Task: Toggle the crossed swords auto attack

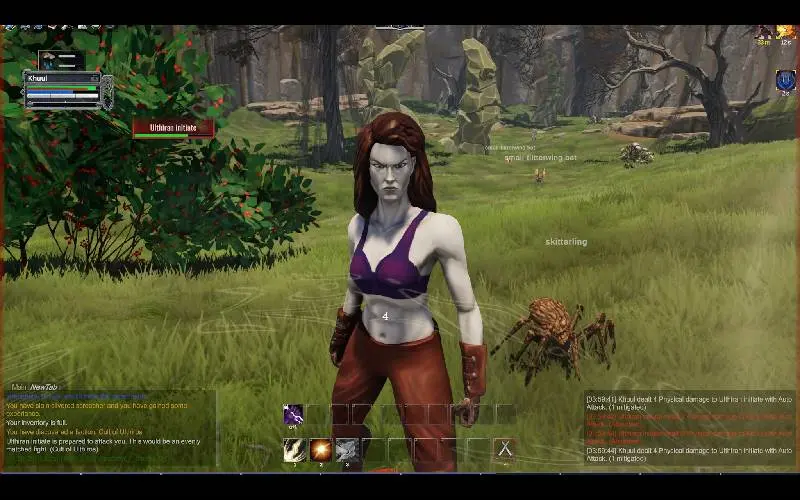Action: 505,449
